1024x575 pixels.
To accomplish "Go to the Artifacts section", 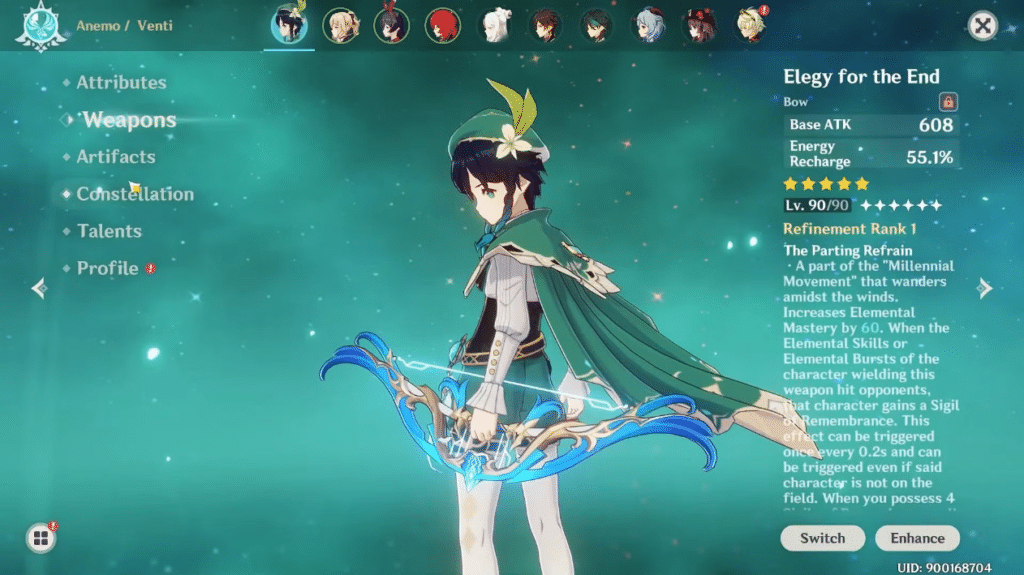I will click(x=116, y=157).
